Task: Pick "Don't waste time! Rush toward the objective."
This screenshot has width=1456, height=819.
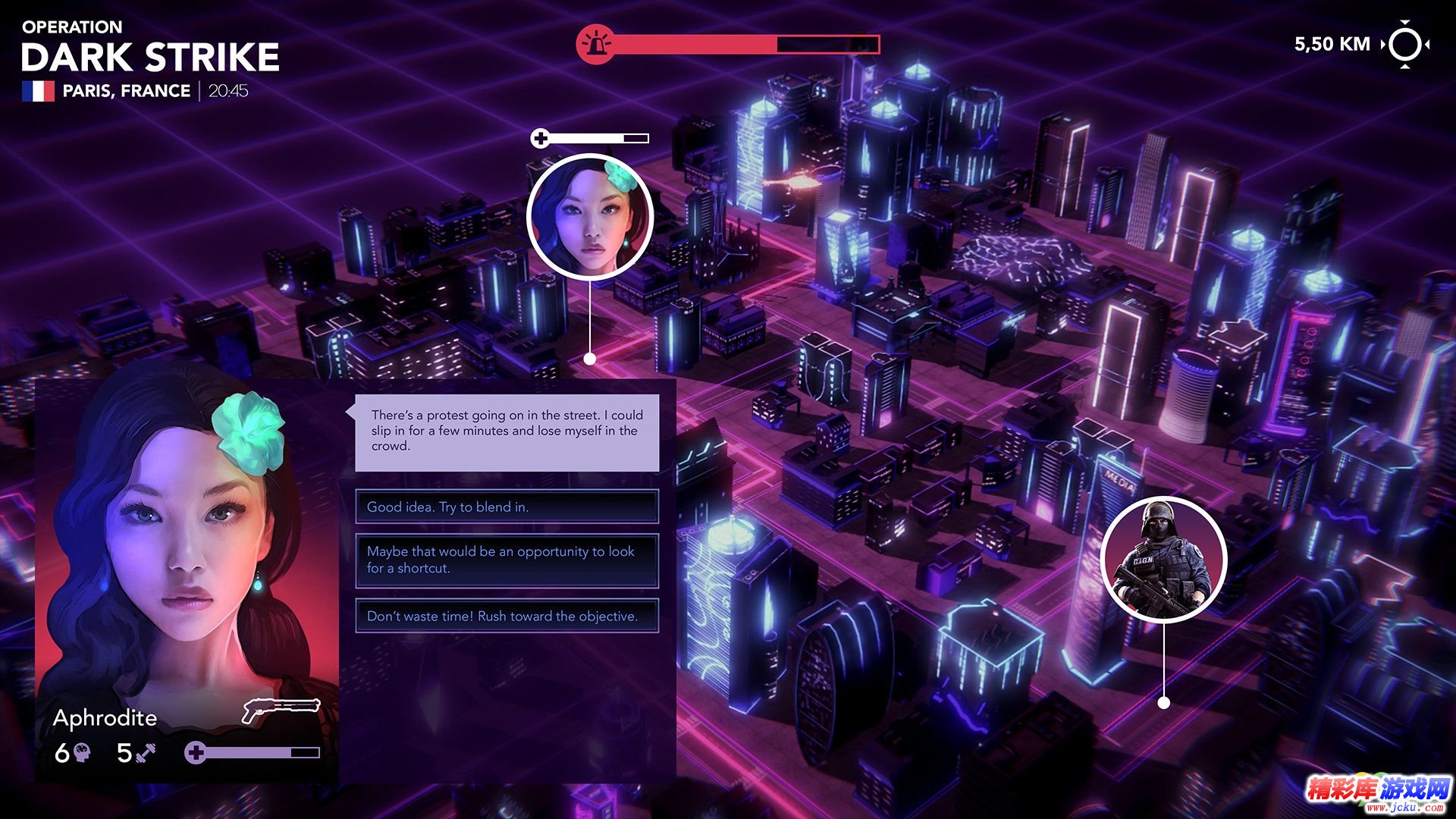Action: tap(507, 616)
